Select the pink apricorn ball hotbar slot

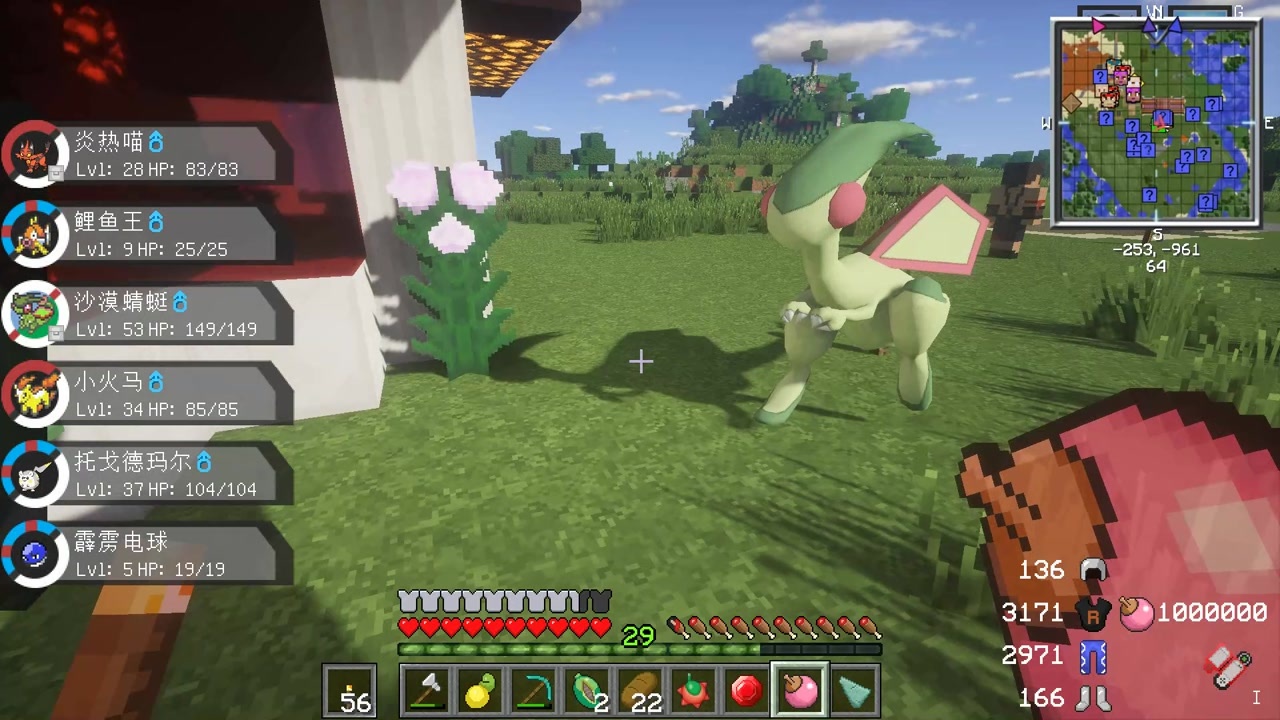point(800,691)
